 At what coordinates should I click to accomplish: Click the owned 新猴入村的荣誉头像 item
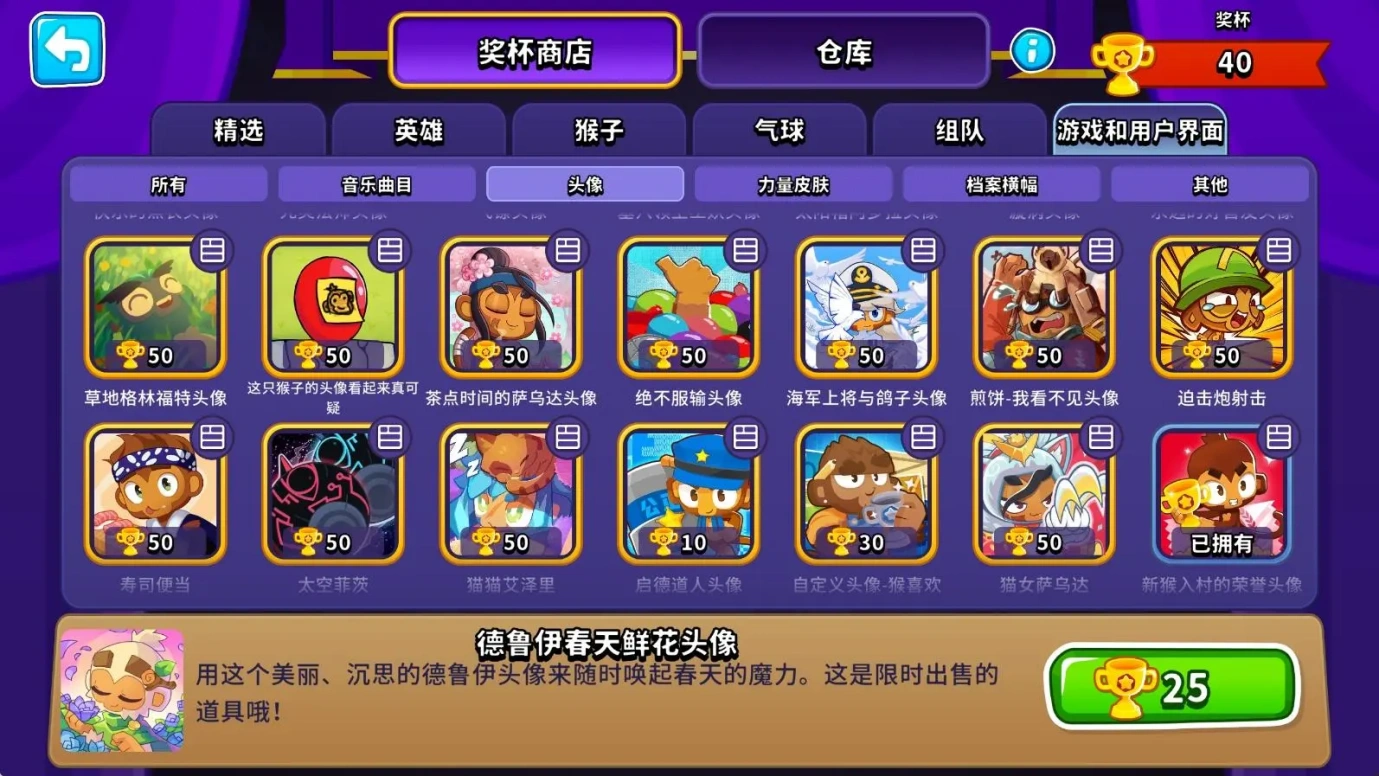[1220, 492]
